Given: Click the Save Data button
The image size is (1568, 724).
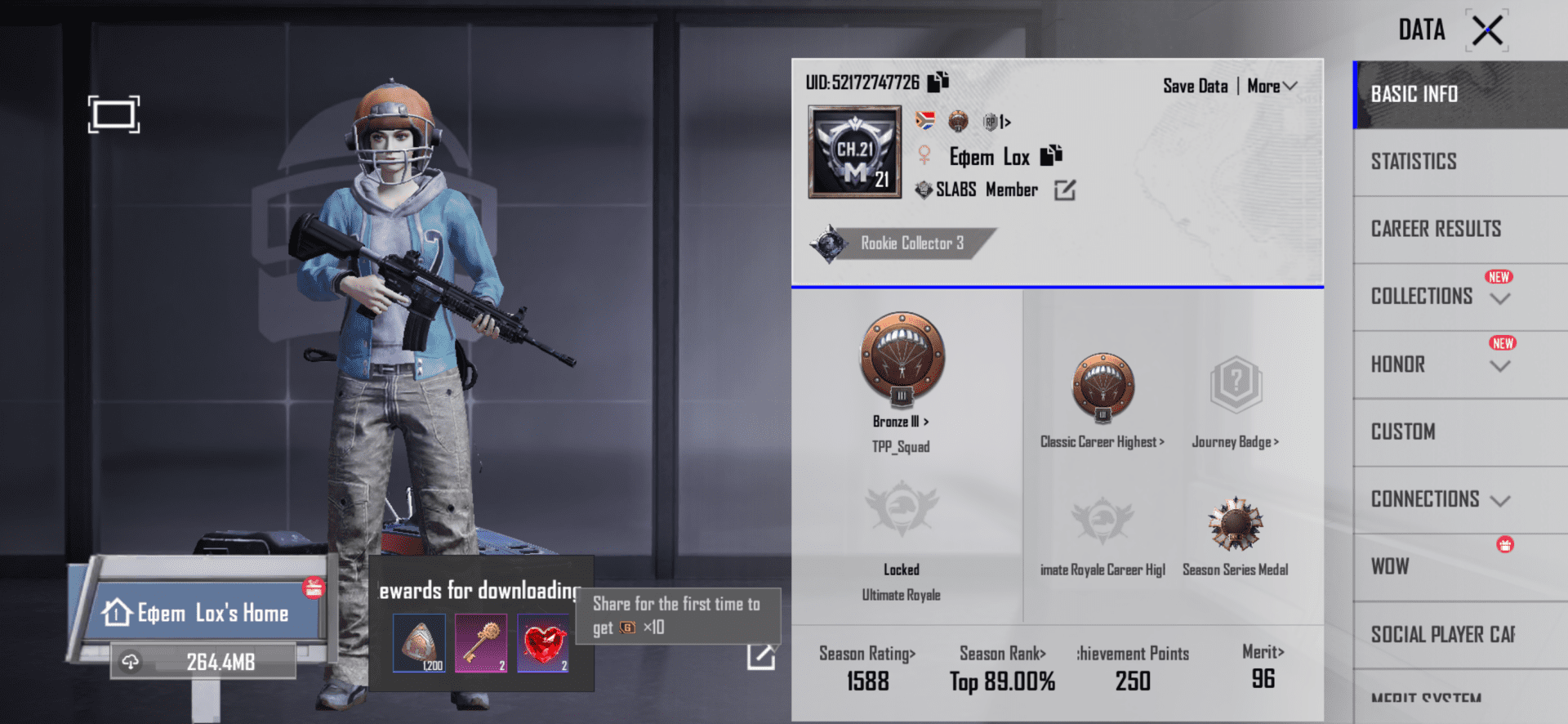Looking at the screenshot, I should (1195, 85).
